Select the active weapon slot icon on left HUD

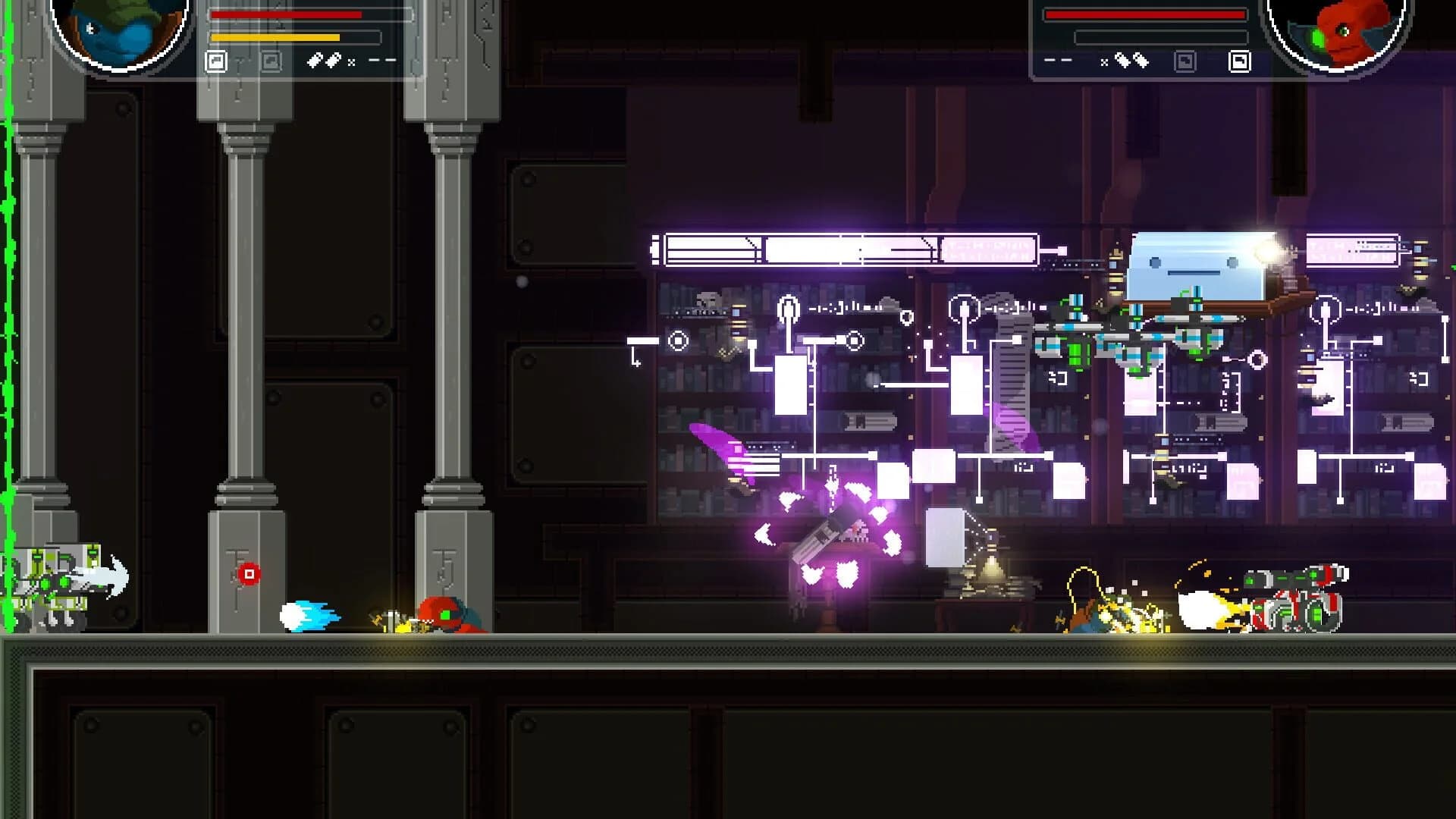[x=216, y=61]
